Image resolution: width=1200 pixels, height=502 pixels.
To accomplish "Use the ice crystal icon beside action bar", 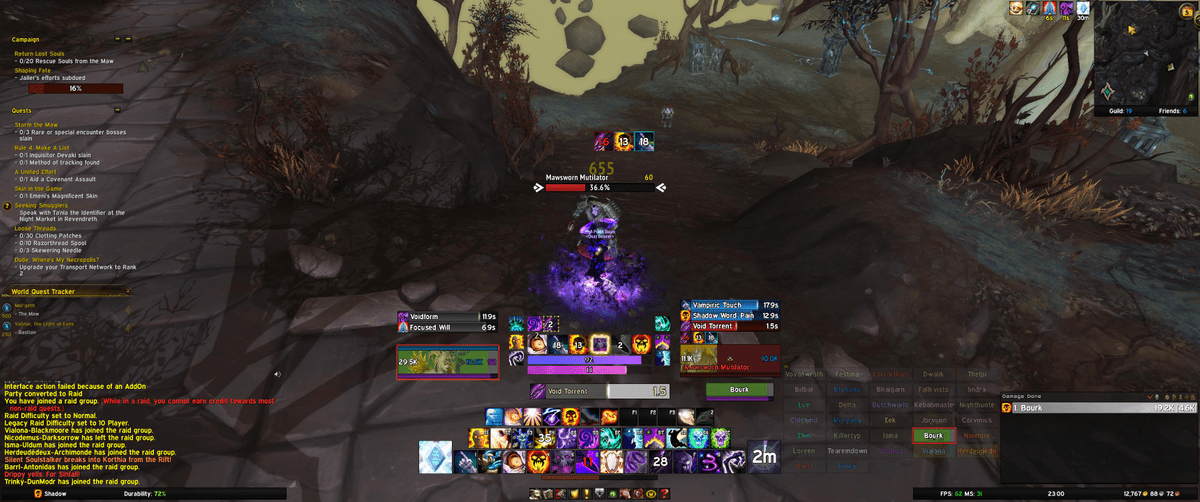I will [432, 457].
